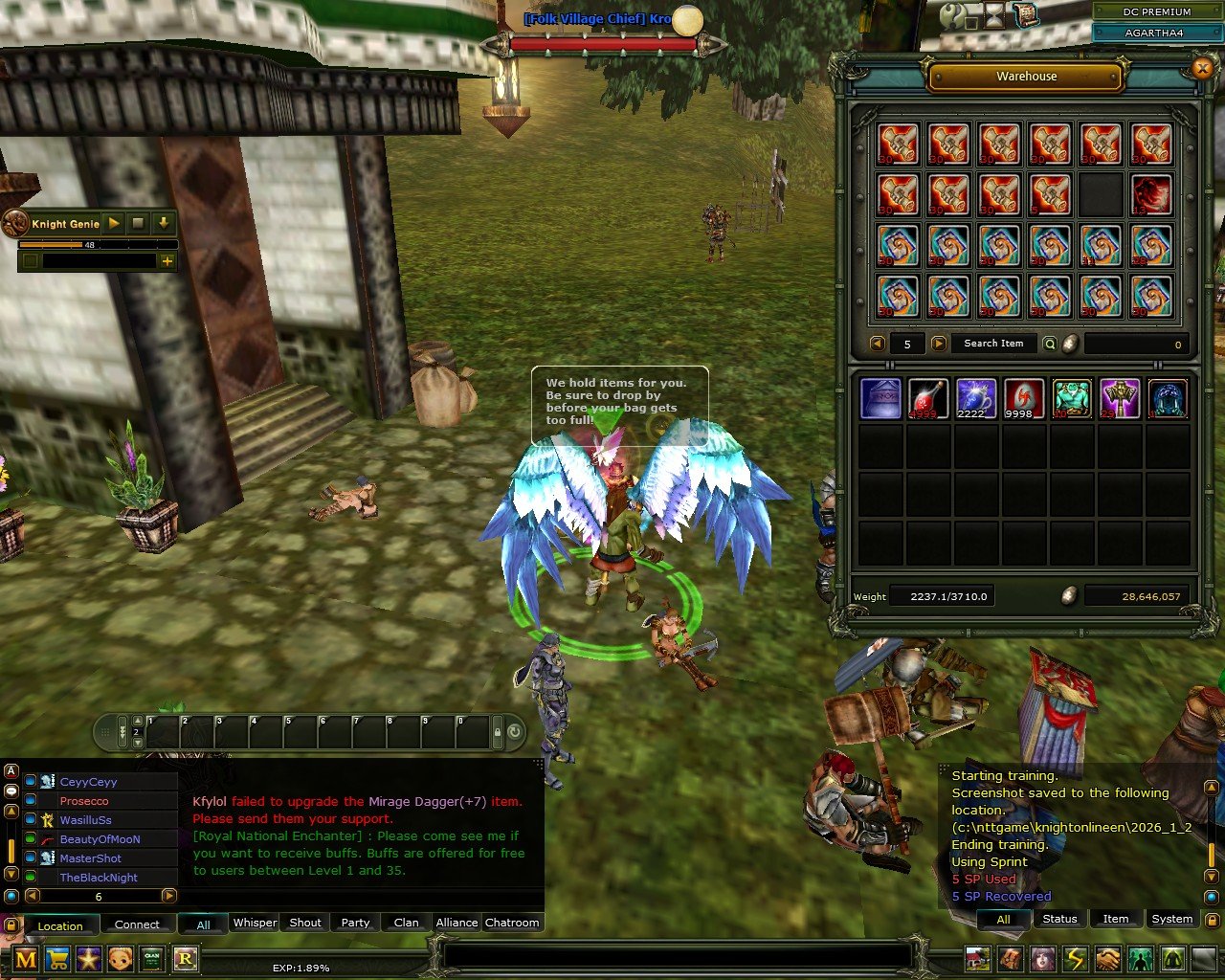Expand the Knight Genie panel with the plus
Image resolution: width=1225 pixels, height=980 pixels.
(x=167, y=261)
